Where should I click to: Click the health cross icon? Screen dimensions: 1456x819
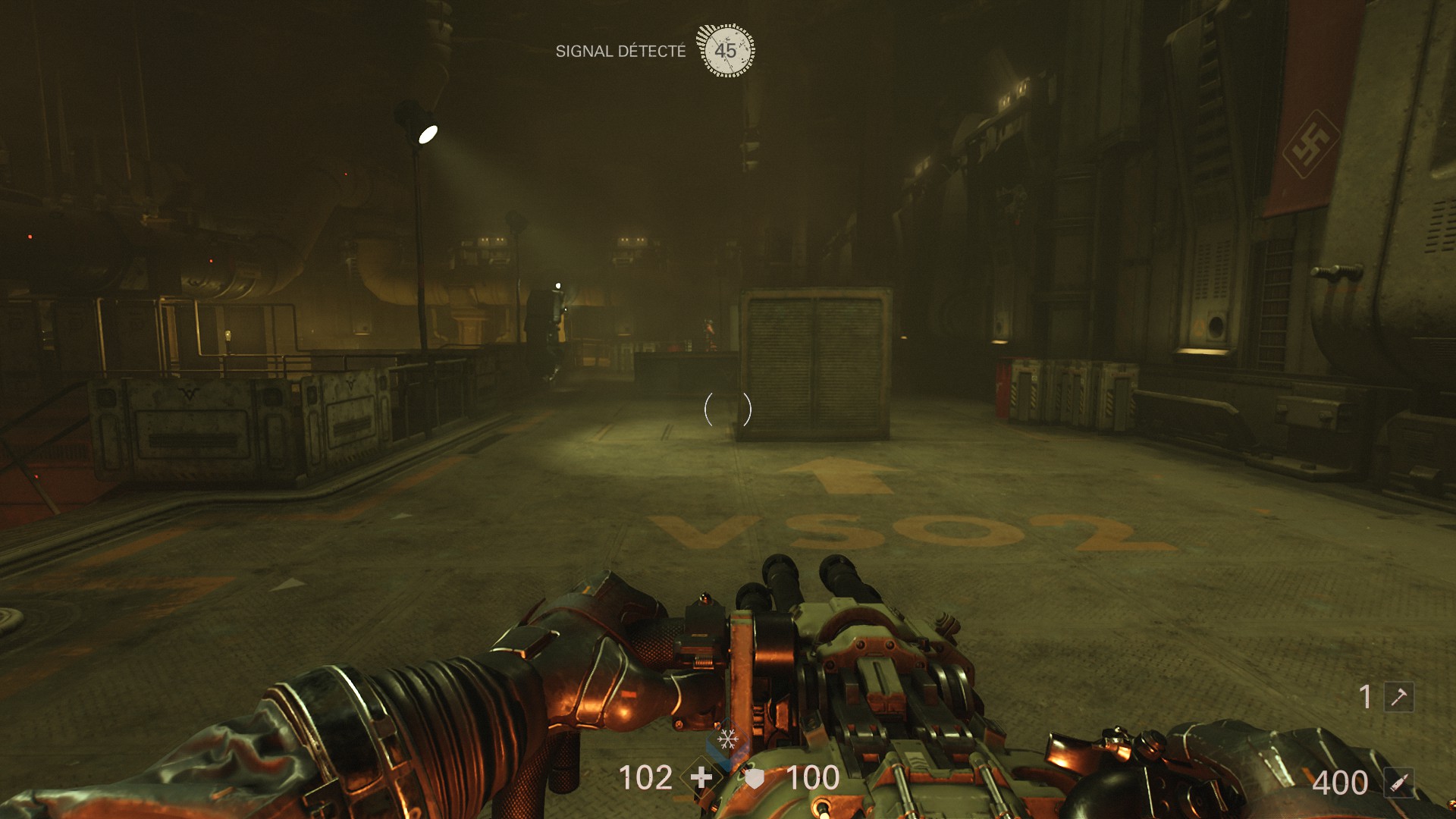coord(701,777)
